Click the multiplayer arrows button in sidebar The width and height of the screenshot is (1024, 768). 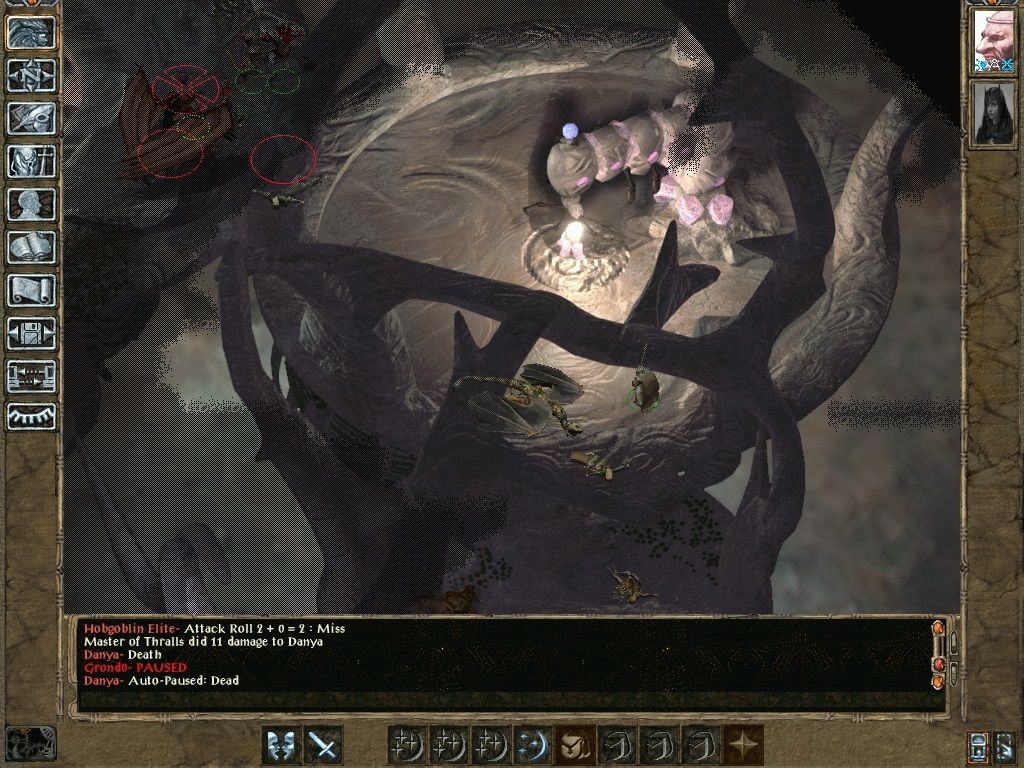click(x=31, y=376)
